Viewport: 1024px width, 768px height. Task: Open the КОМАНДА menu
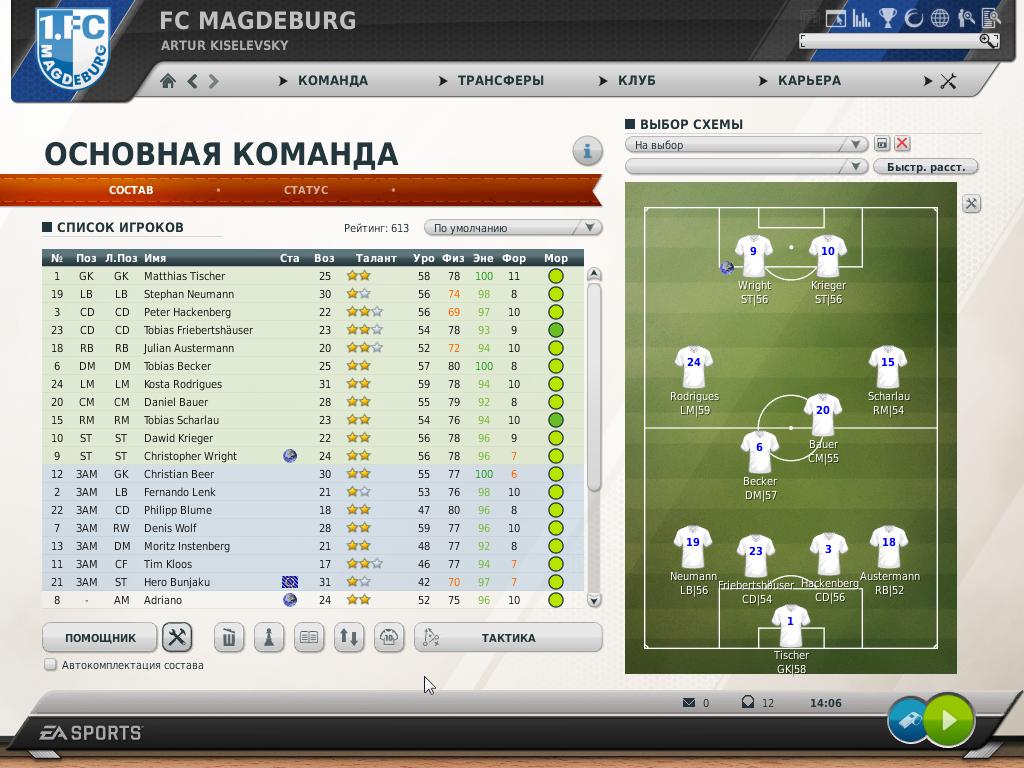coord(332,81)
